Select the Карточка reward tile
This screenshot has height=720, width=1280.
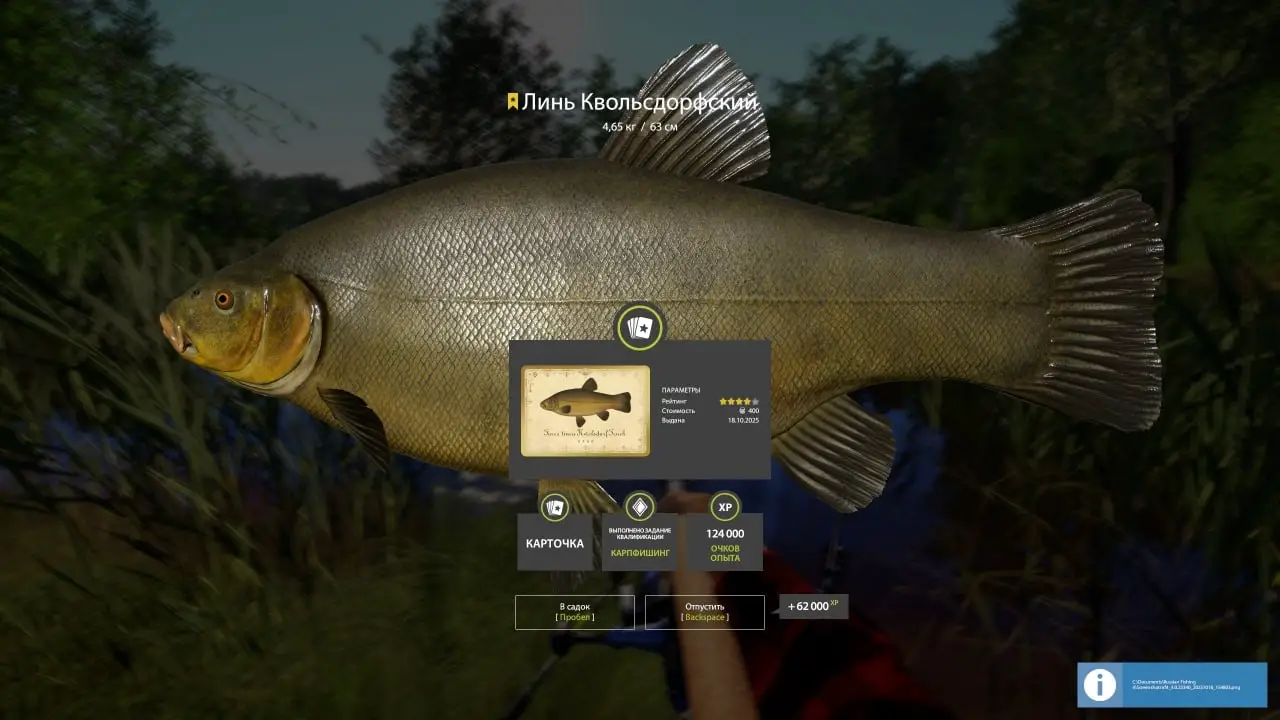coord(554,542)
